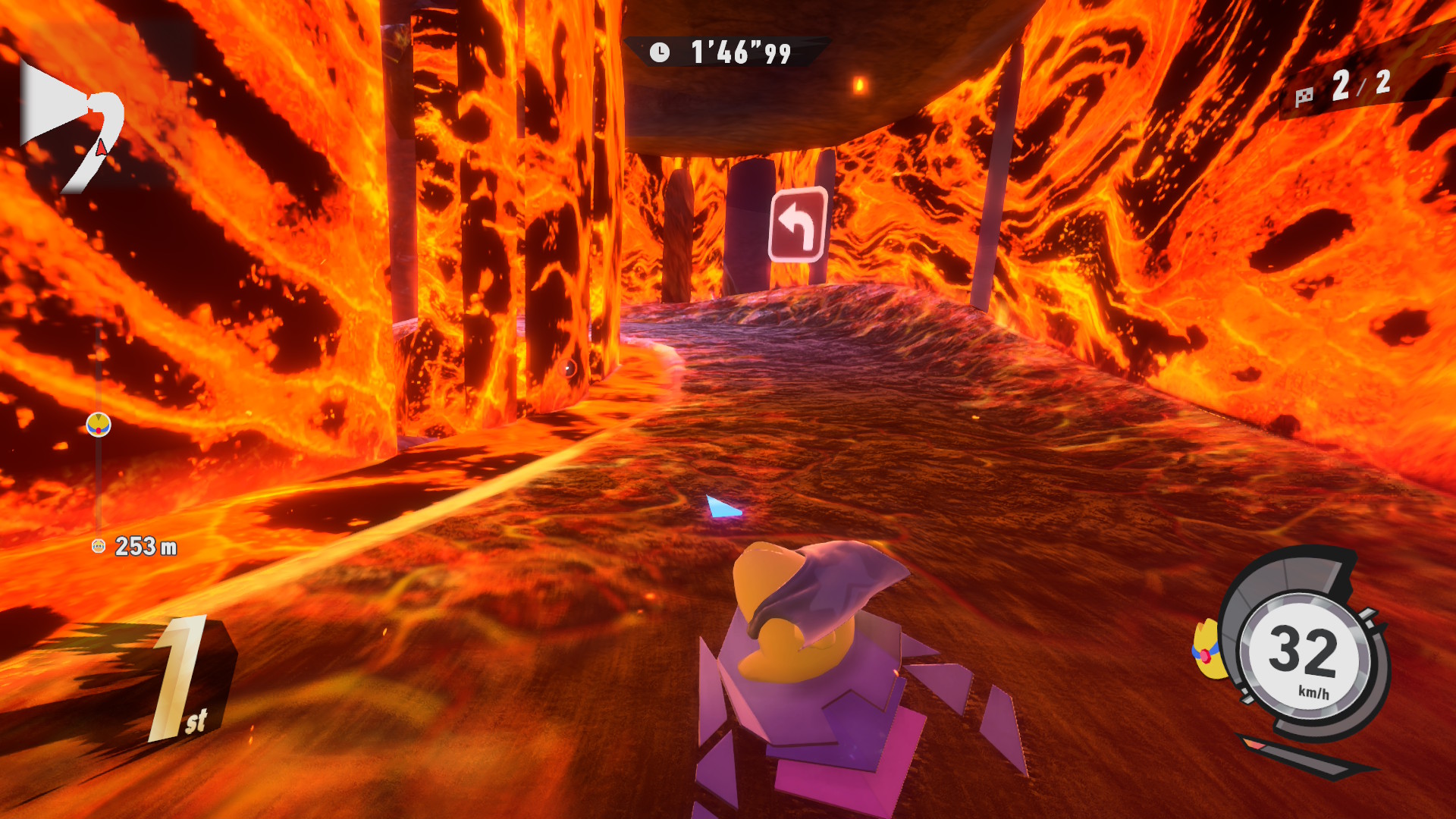The image size is (1456, 819).
Task: Click the rival icon beside 253 m
Action: point(99,546)
